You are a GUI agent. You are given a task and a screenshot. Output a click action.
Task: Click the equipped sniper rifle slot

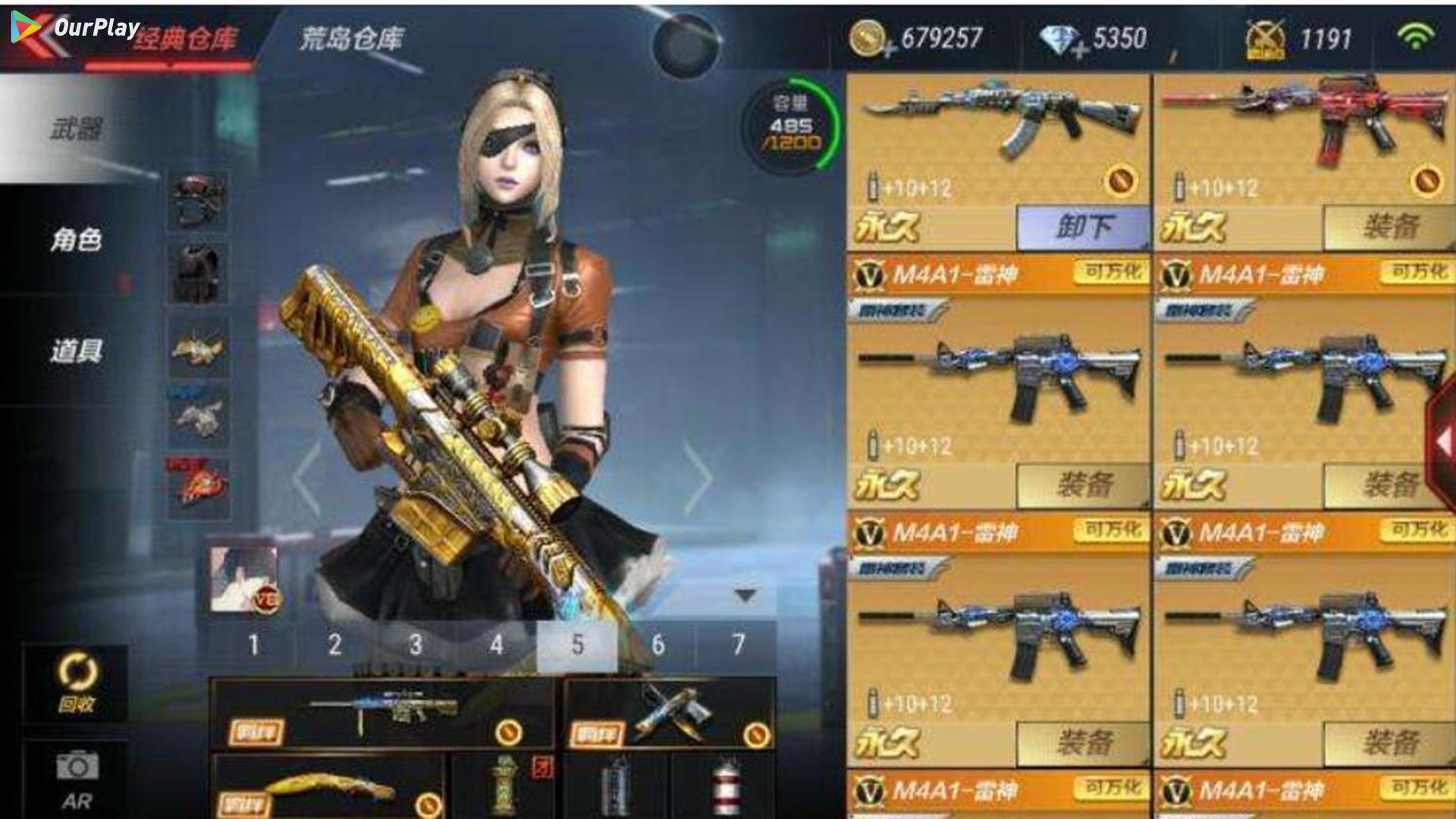(383, 714)
